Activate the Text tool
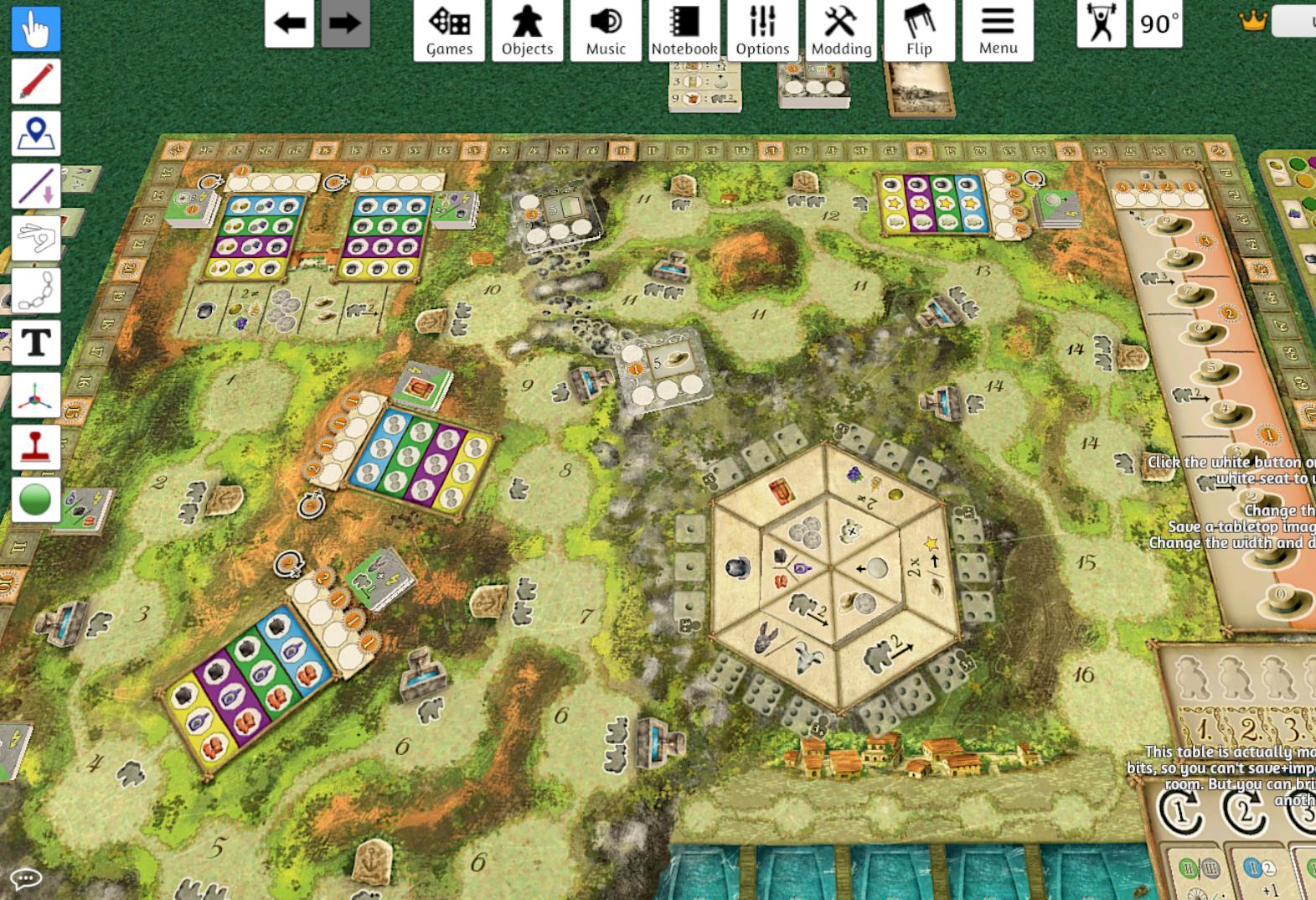The width and height of the screenshot is (1316, 900). [x=35, y=344]
